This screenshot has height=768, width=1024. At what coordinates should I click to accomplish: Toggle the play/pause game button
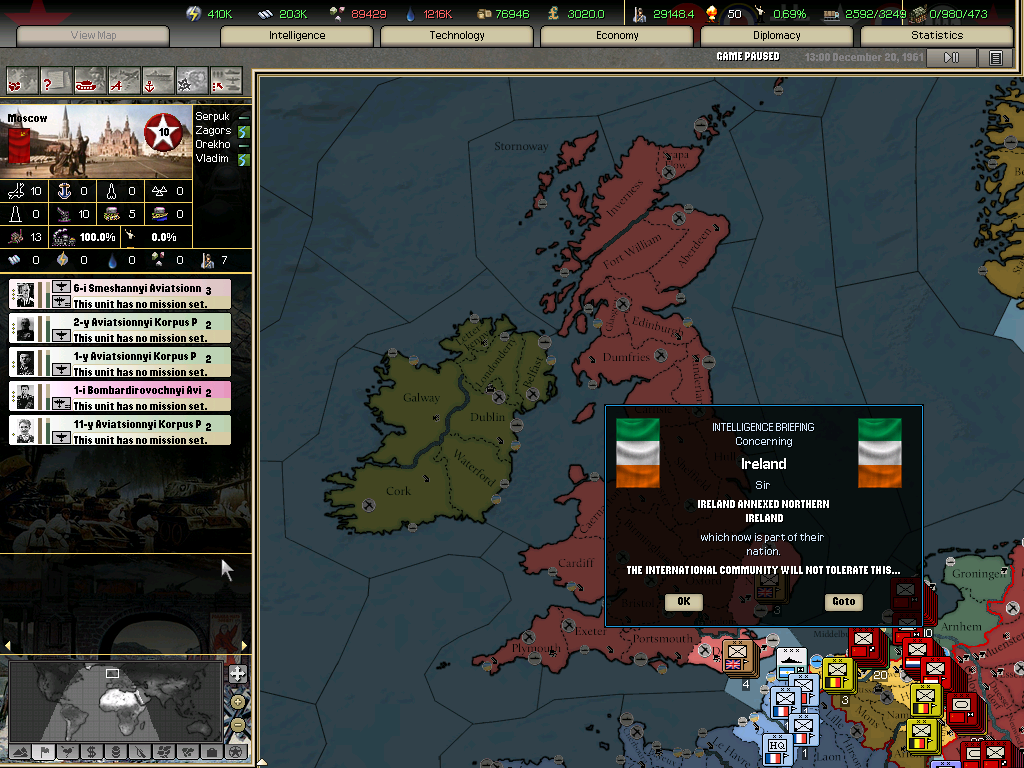951,58
